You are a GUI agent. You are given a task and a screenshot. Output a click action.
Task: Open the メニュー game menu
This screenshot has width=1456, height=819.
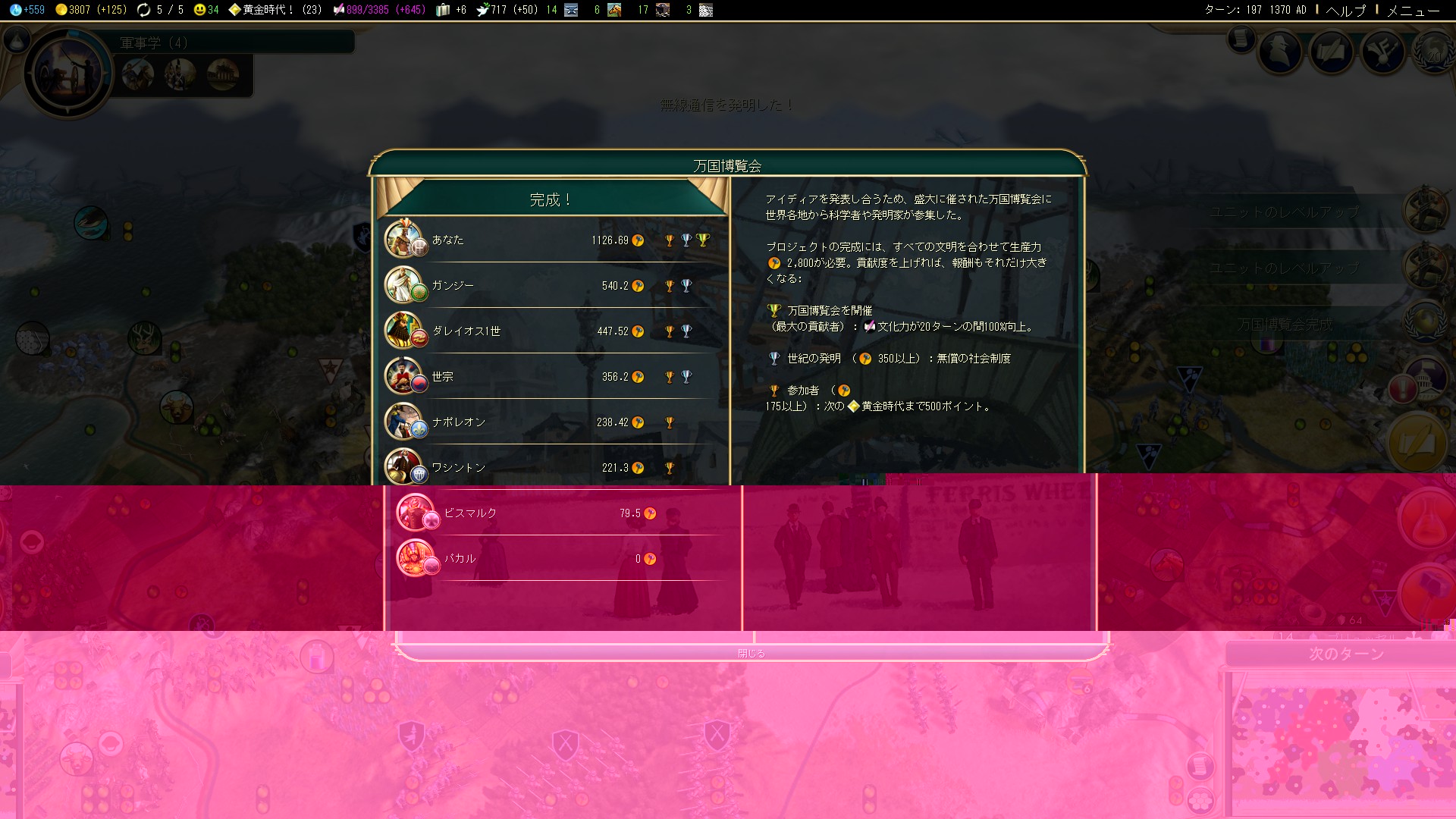coord(1413,10)
